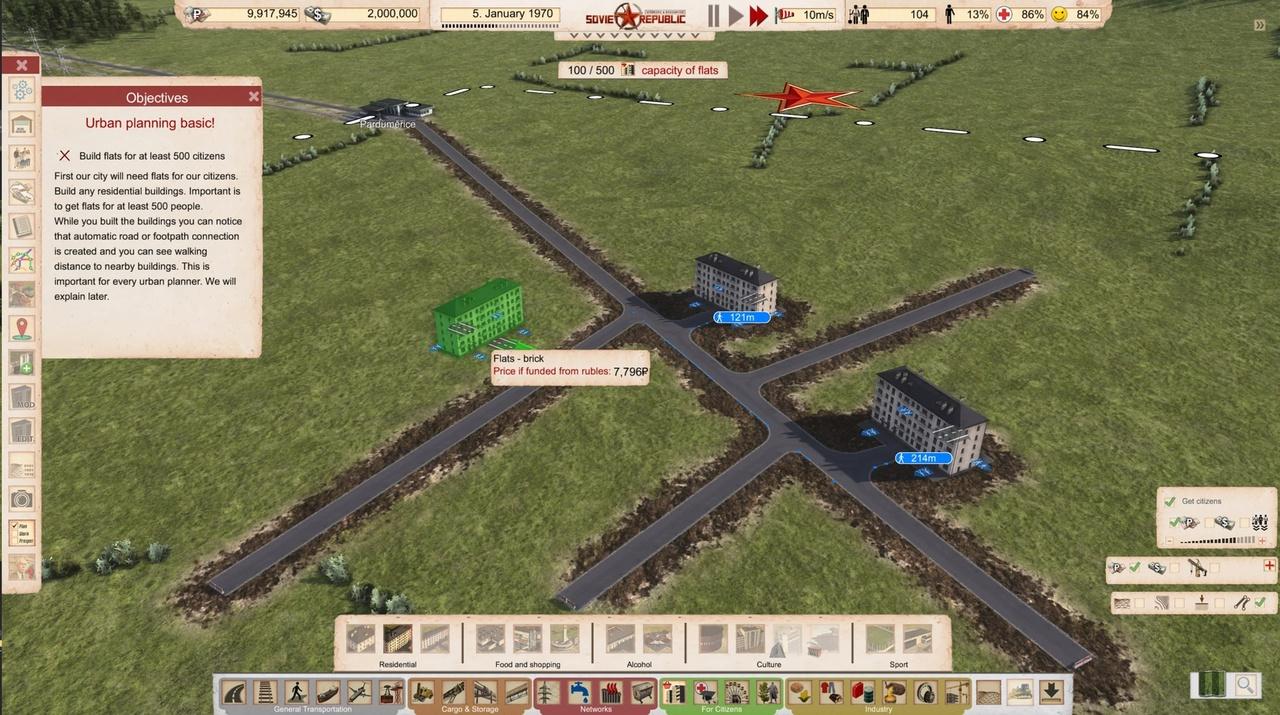Toggle the Get citizens checkbox
This screenshot has width=1280, height=715.
click(x=1169, y=501)
